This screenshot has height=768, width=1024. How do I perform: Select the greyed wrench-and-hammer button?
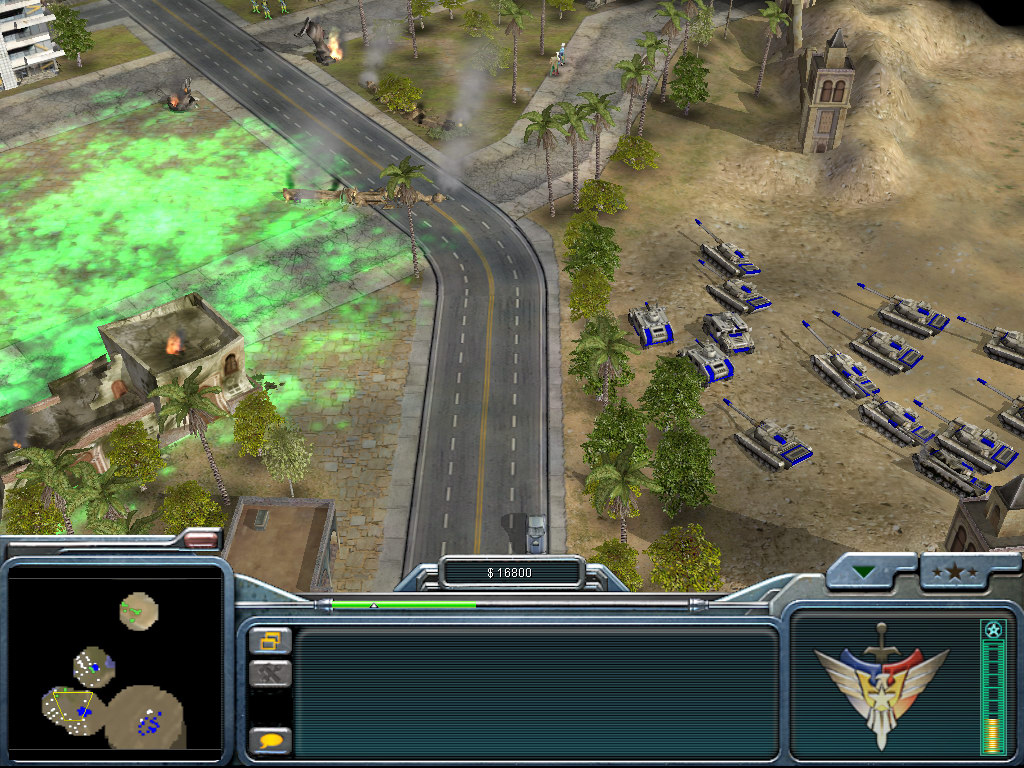(x=270, y=674)
